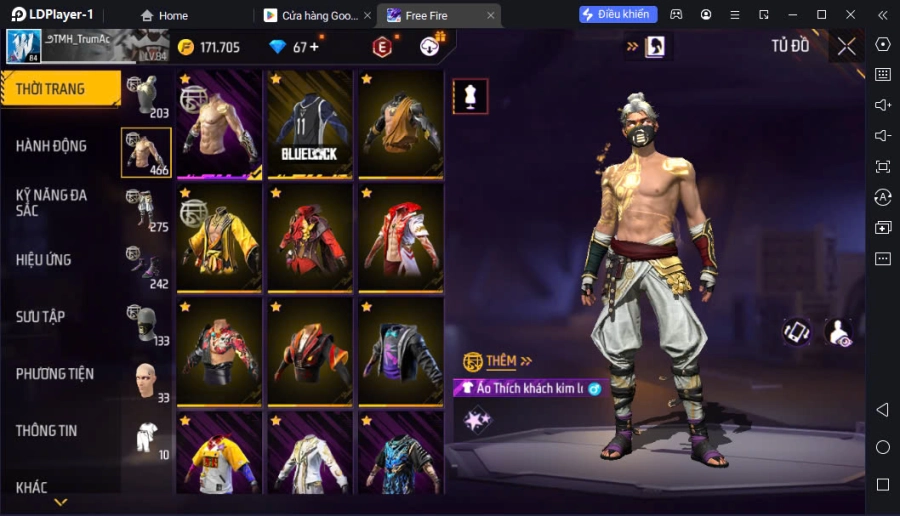
Task: Open the player profile avatar
Action: point(24,46)
